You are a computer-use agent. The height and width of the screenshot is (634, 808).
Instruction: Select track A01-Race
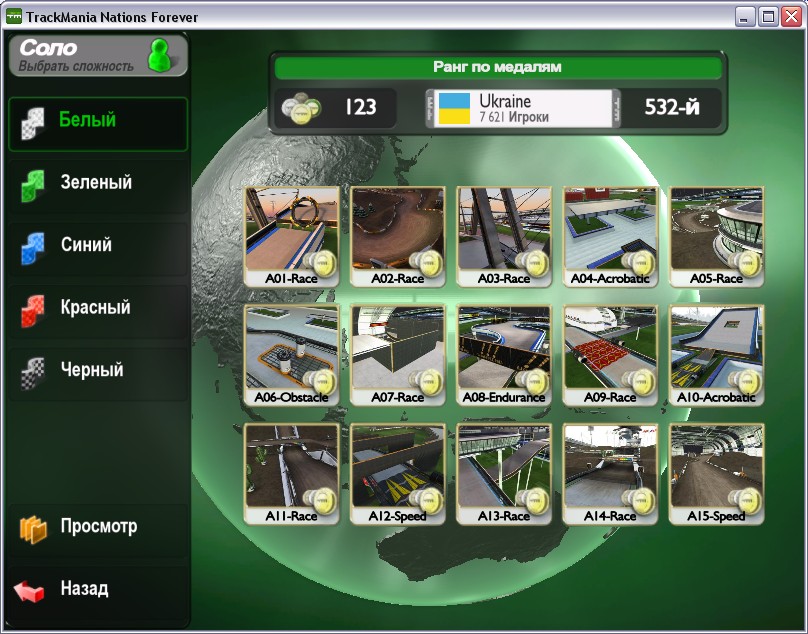291,236
